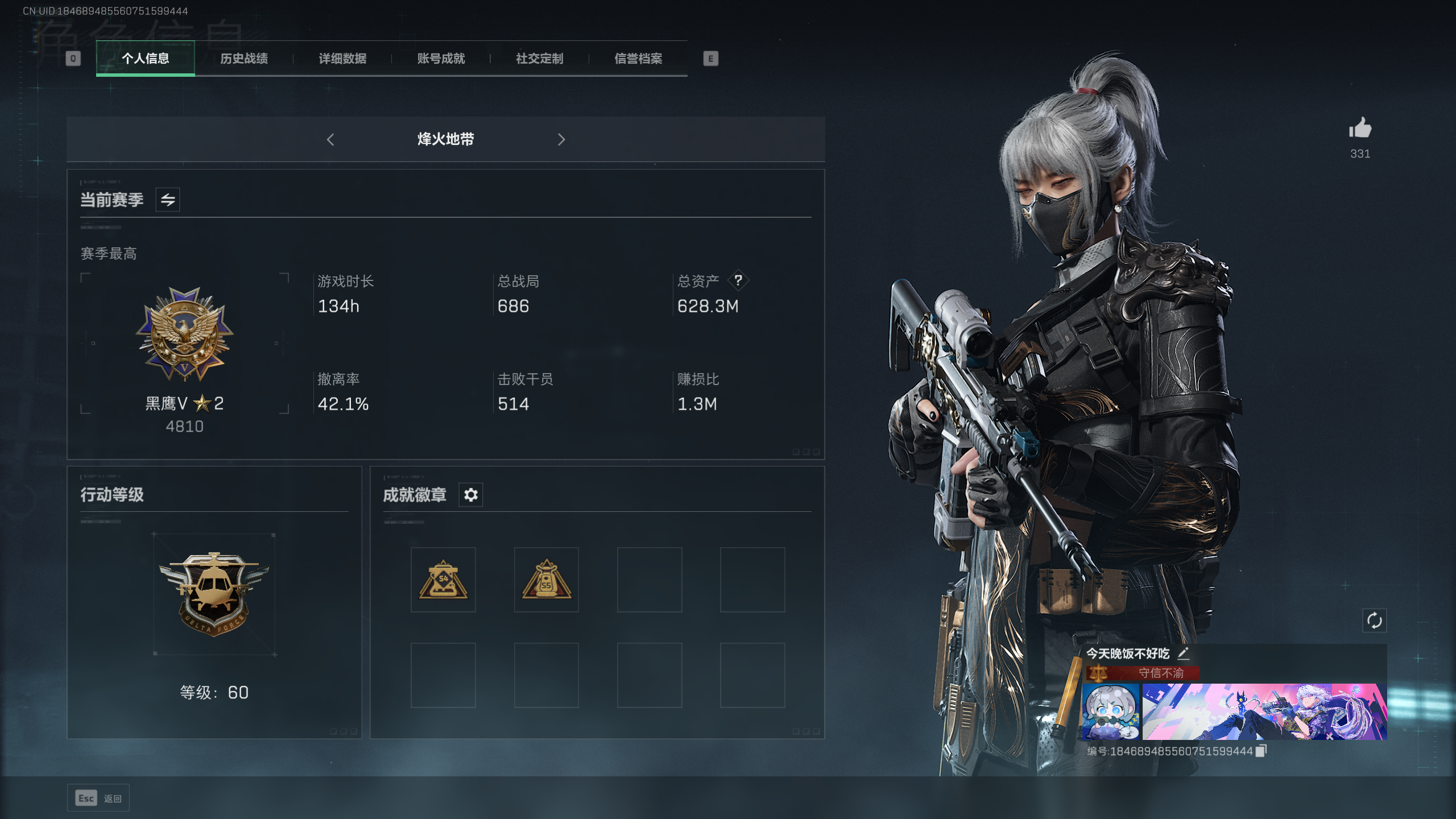This screenshot has width=1456, height=819.
Task: Open the 总资产 question mark help
Action: coord(738,280)
